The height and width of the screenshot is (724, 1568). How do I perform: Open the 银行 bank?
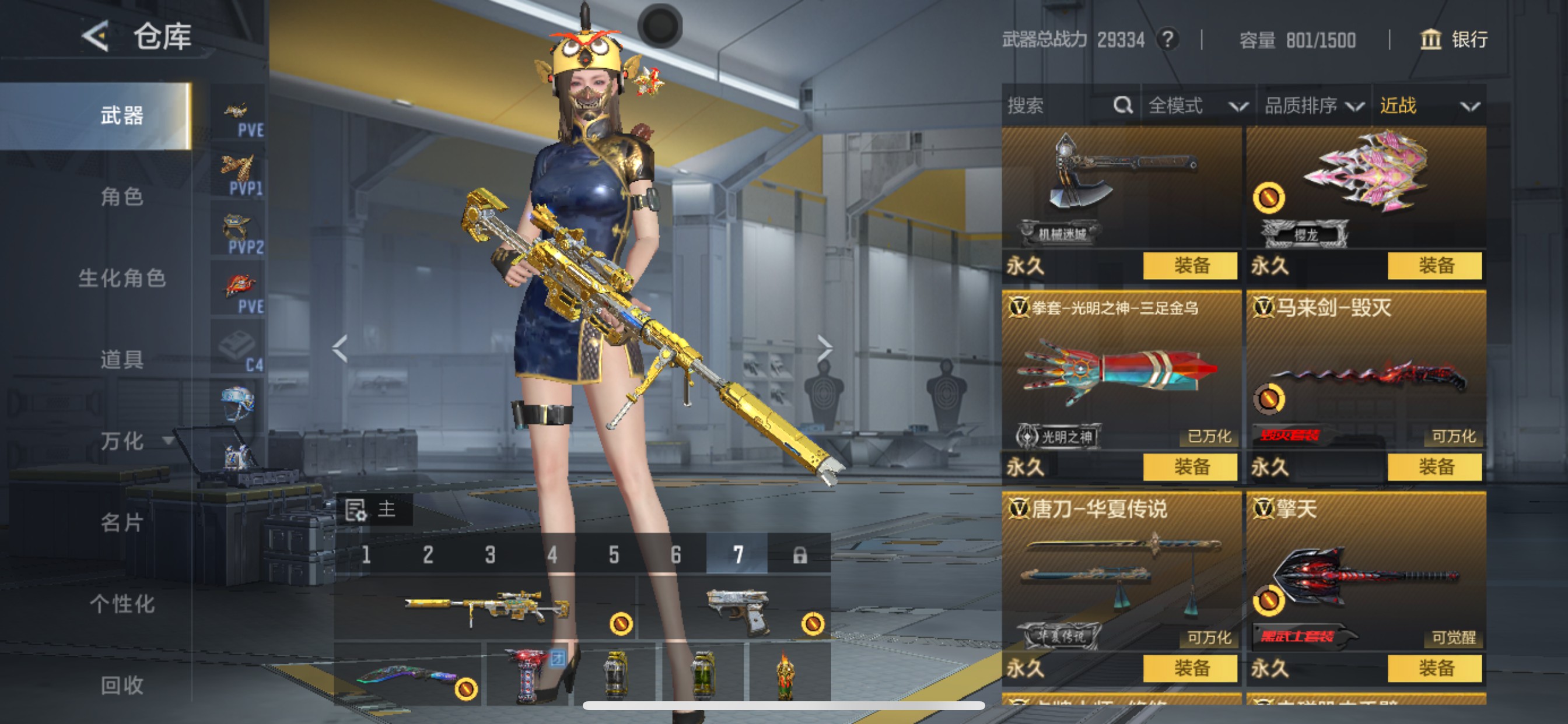(x=1454, y=40)
